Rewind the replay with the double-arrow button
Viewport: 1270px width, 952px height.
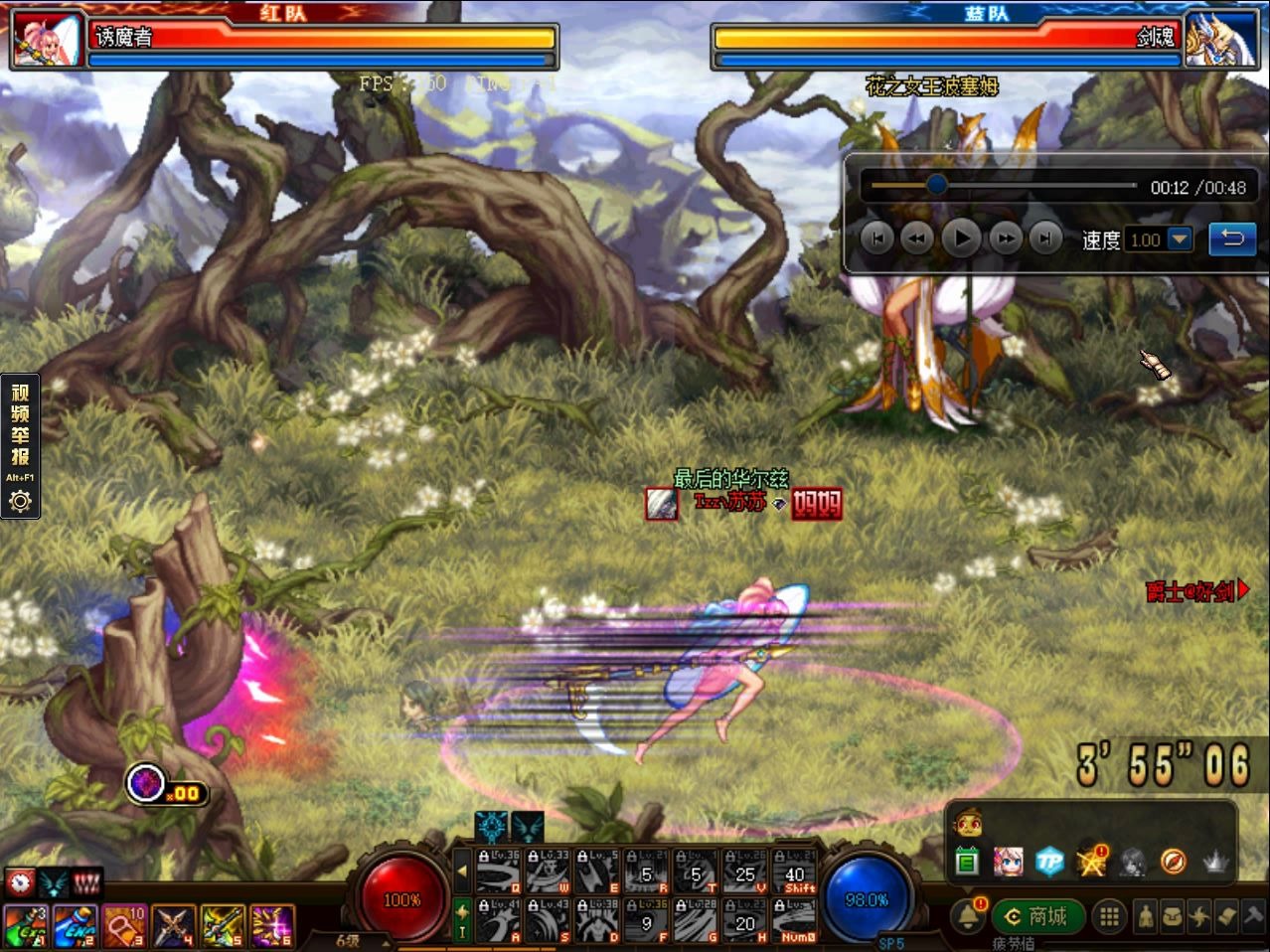(917, 238)
